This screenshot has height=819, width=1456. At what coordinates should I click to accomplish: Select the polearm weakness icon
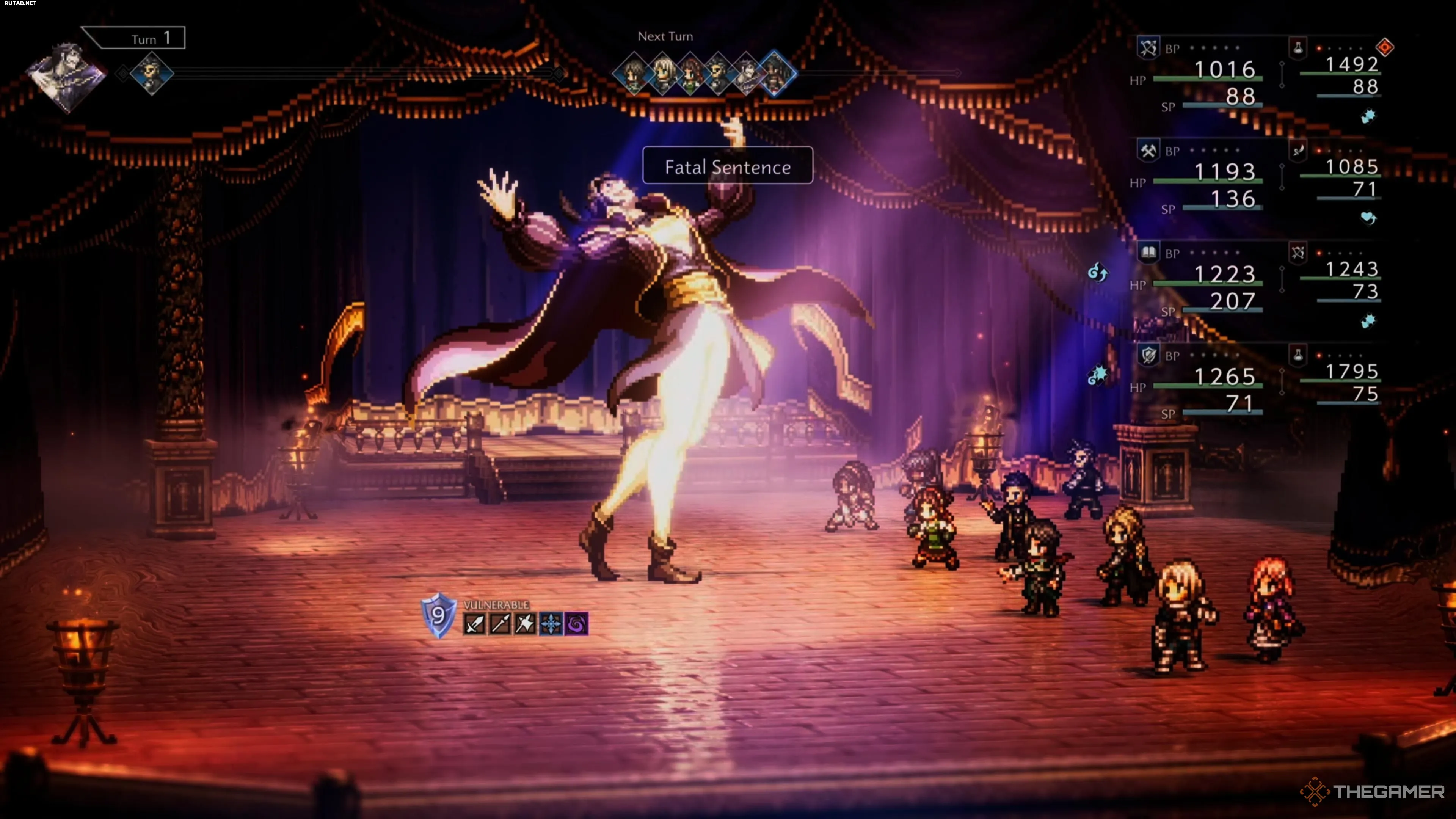500,624
